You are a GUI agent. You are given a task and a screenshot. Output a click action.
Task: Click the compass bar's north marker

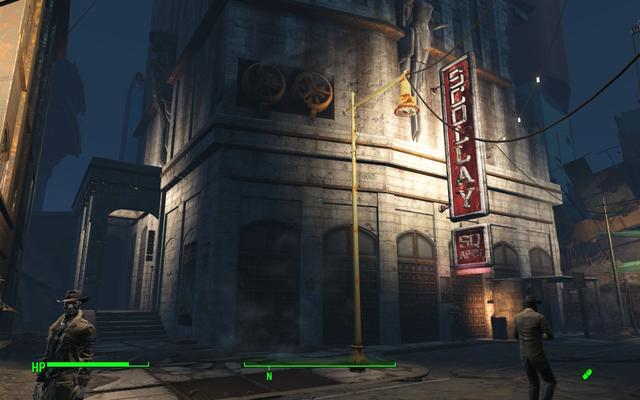pyautogui.click(x=268, y=376)
